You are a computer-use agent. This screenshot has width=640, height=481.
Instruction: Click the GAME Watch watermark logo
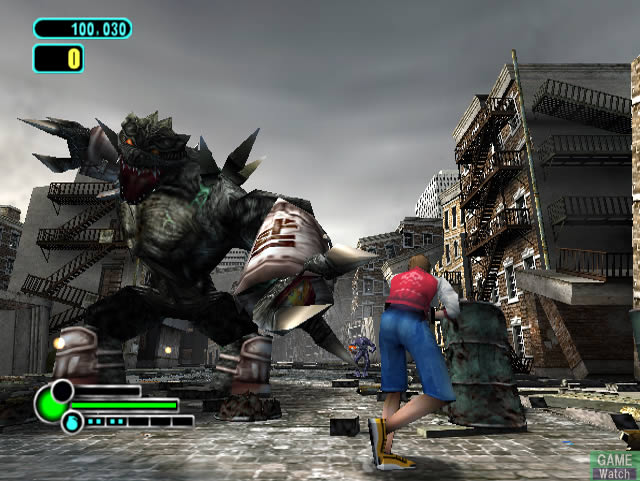tap(614, 464)
